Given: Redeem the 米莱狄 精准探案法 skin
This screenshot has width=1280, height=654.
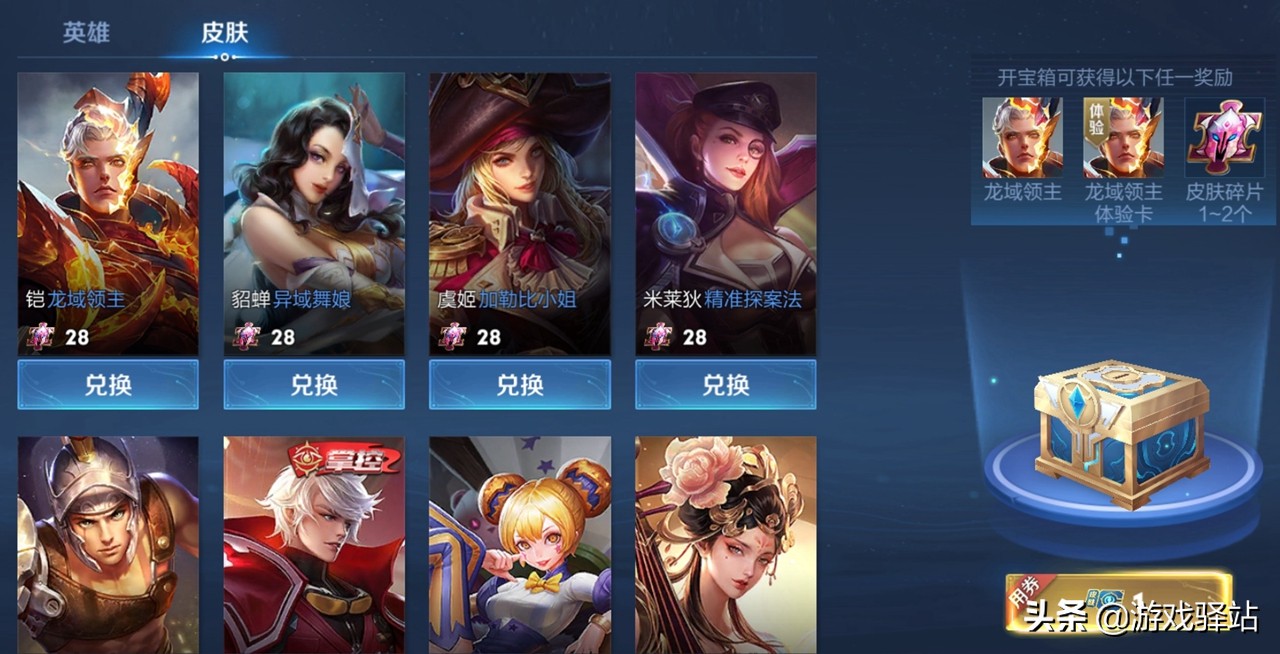Looking at the screenshot, I should pyautogui.click(x=726, y=385).
